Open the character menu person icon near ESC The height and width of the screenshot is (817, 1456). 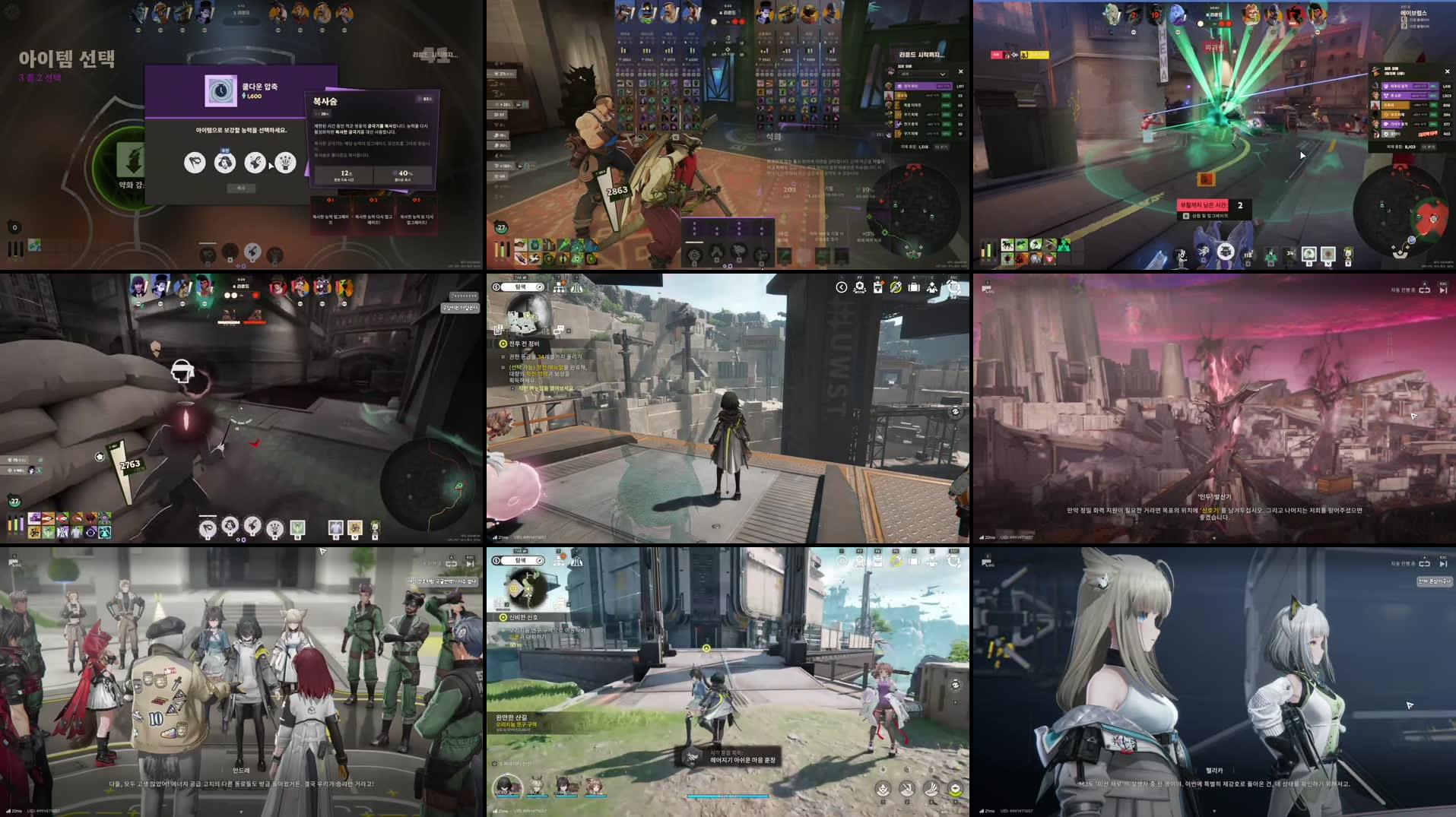click(931, 287)
